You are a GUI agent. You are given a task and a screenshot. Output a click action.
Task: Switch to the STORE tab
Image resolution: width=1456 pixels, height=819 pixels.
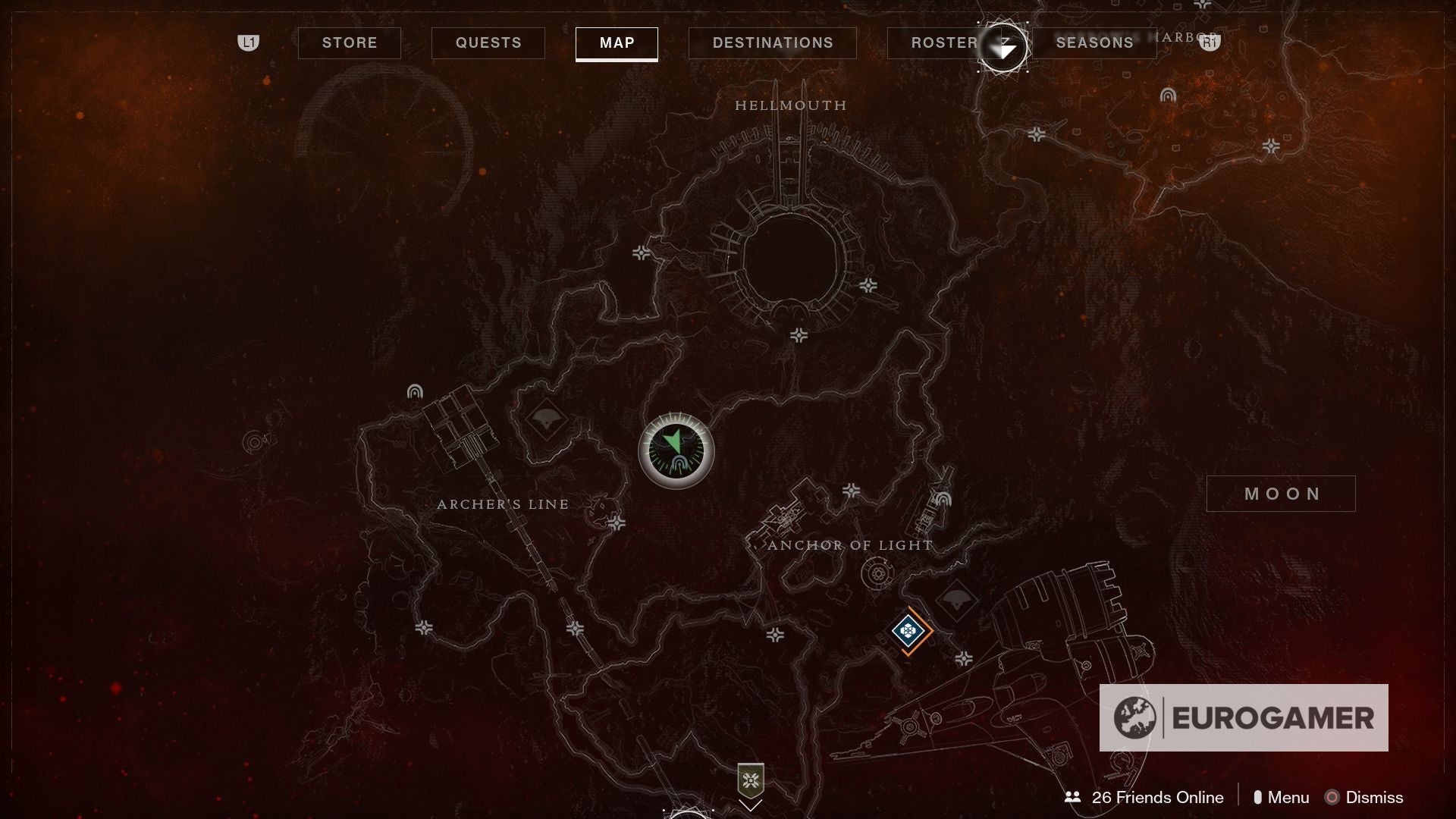tap(349, 43)
